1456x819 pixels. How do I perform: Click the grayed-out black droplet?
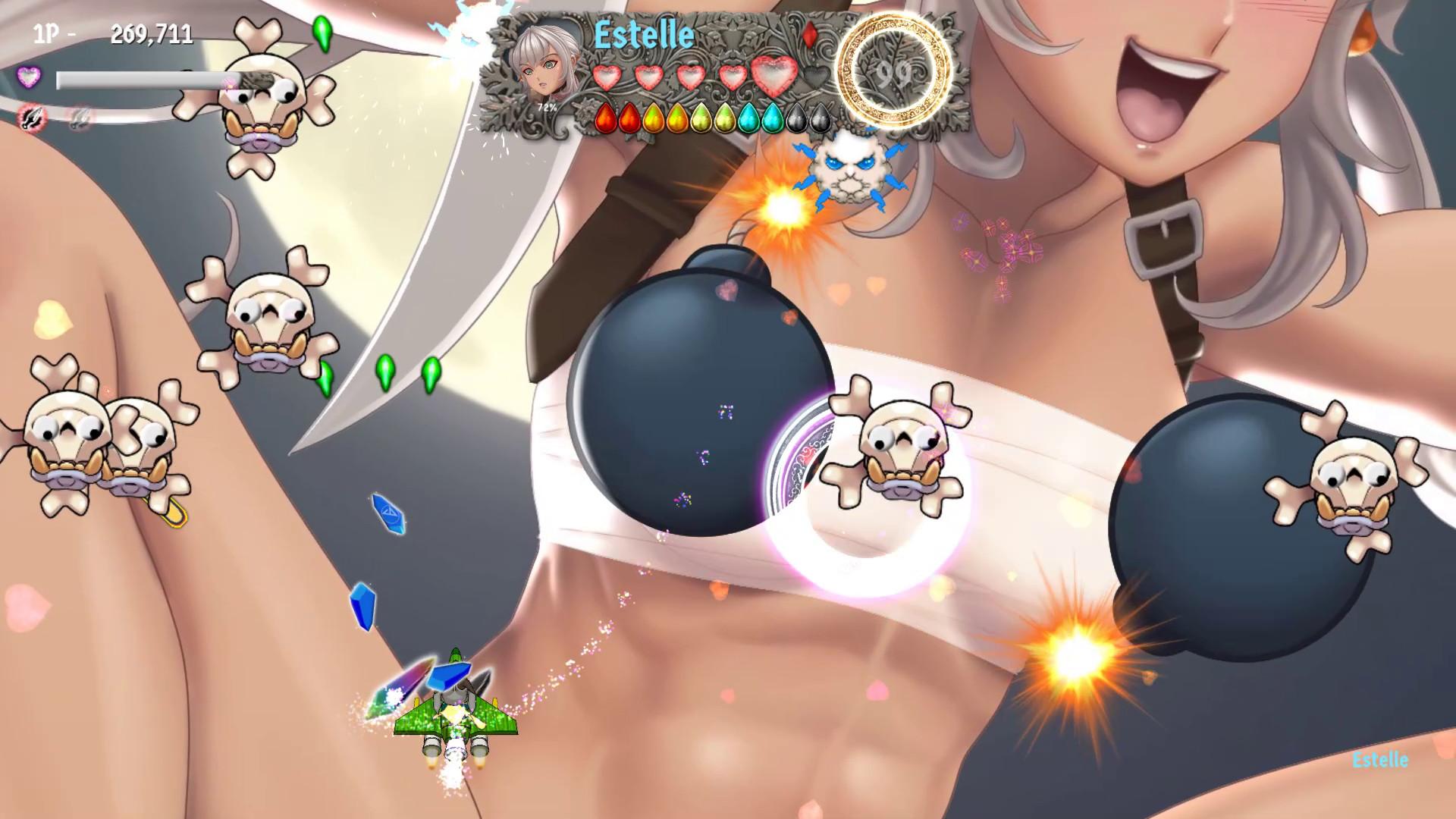(795, 118)
